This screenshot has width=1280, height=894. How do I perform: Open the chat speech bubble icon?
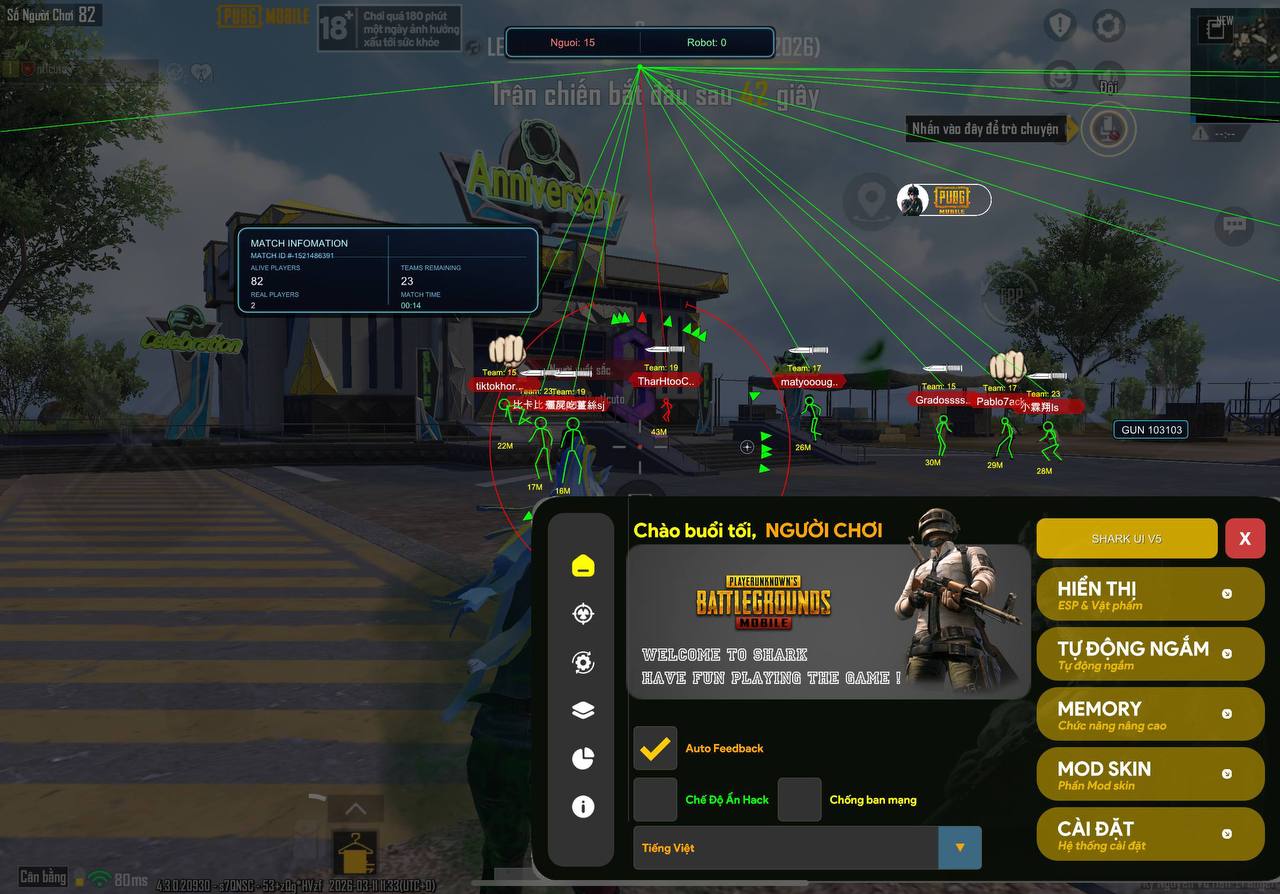tap(1234, 224)
